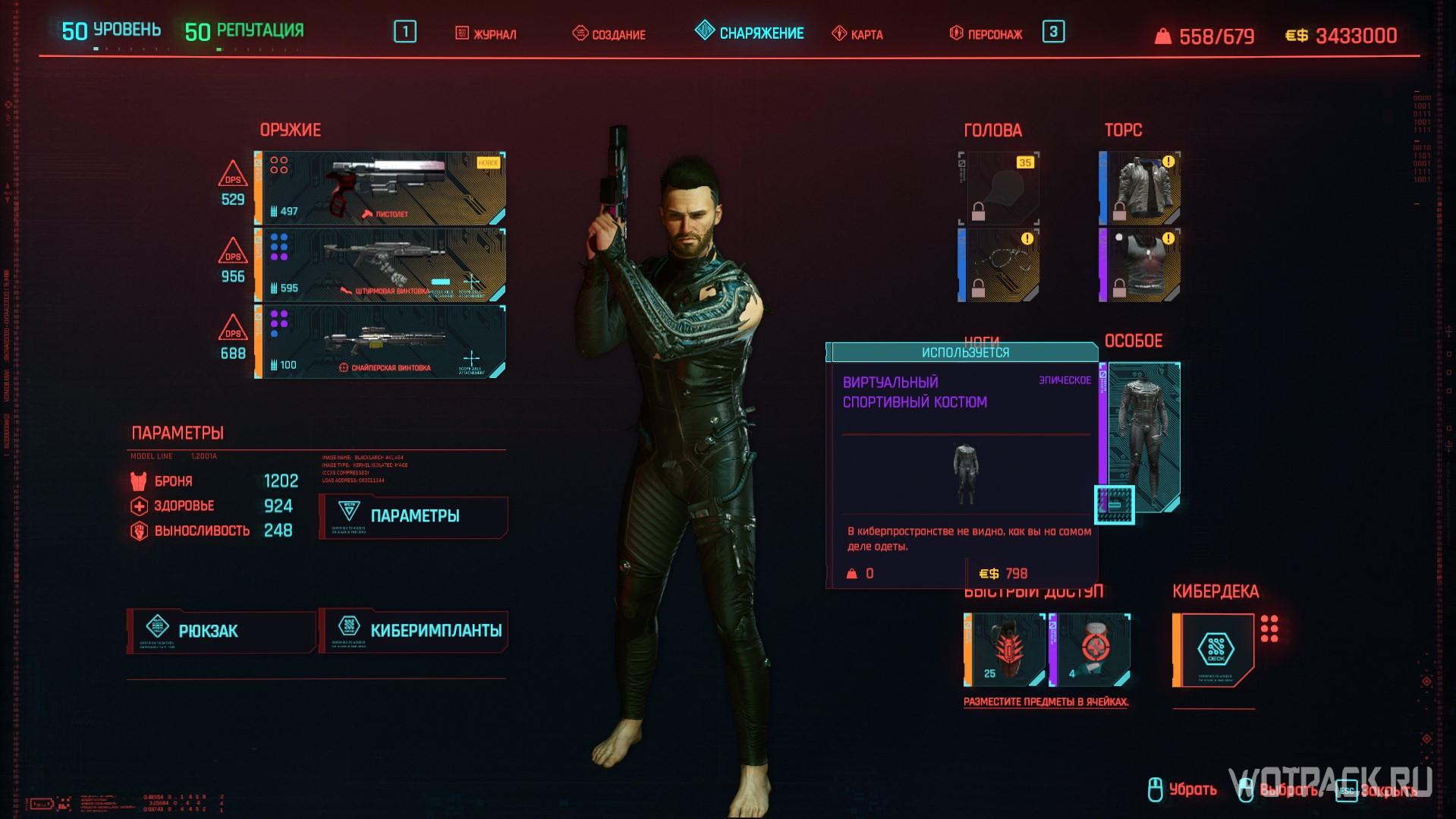
Task: Switch to the Создание tab
Action: click(x=609, y=34)
